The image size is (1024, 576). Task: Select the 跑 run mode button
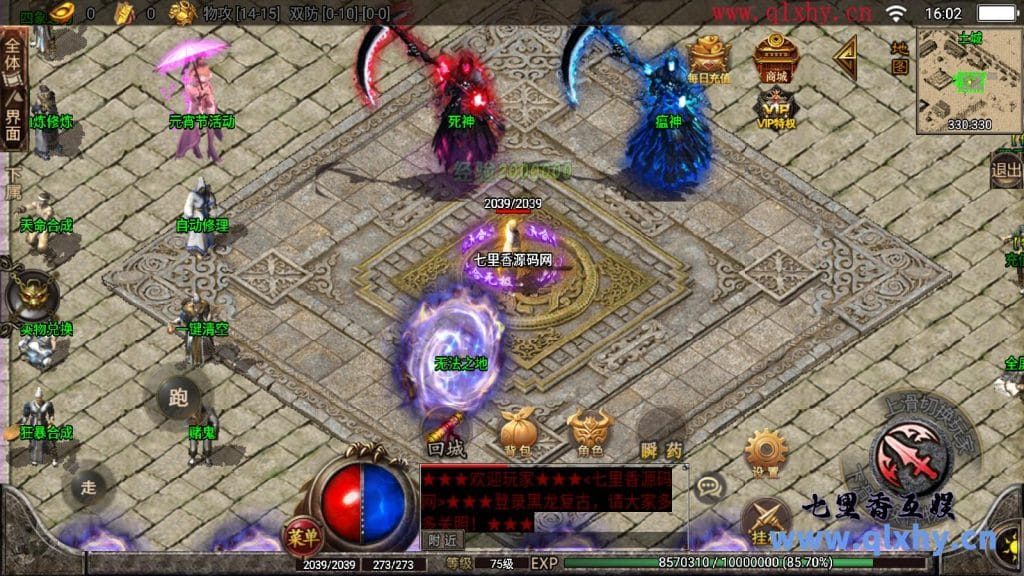click(x=179, y=397)
